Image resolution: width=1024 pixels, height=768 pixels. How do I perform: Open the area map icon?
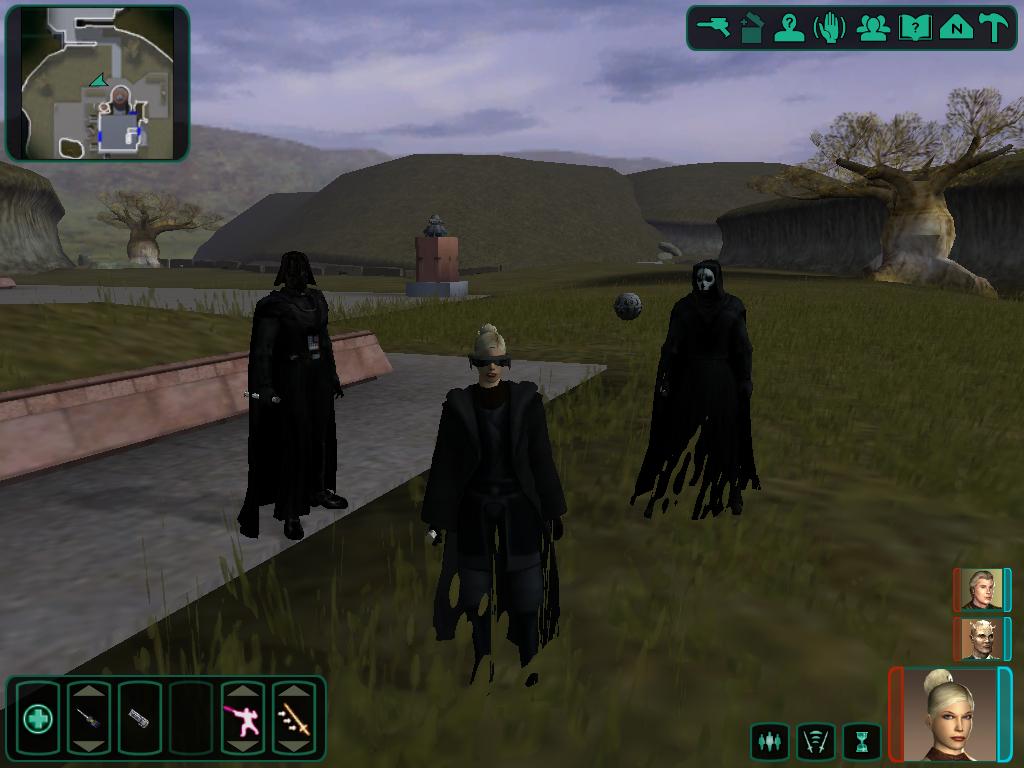point(956,27)
